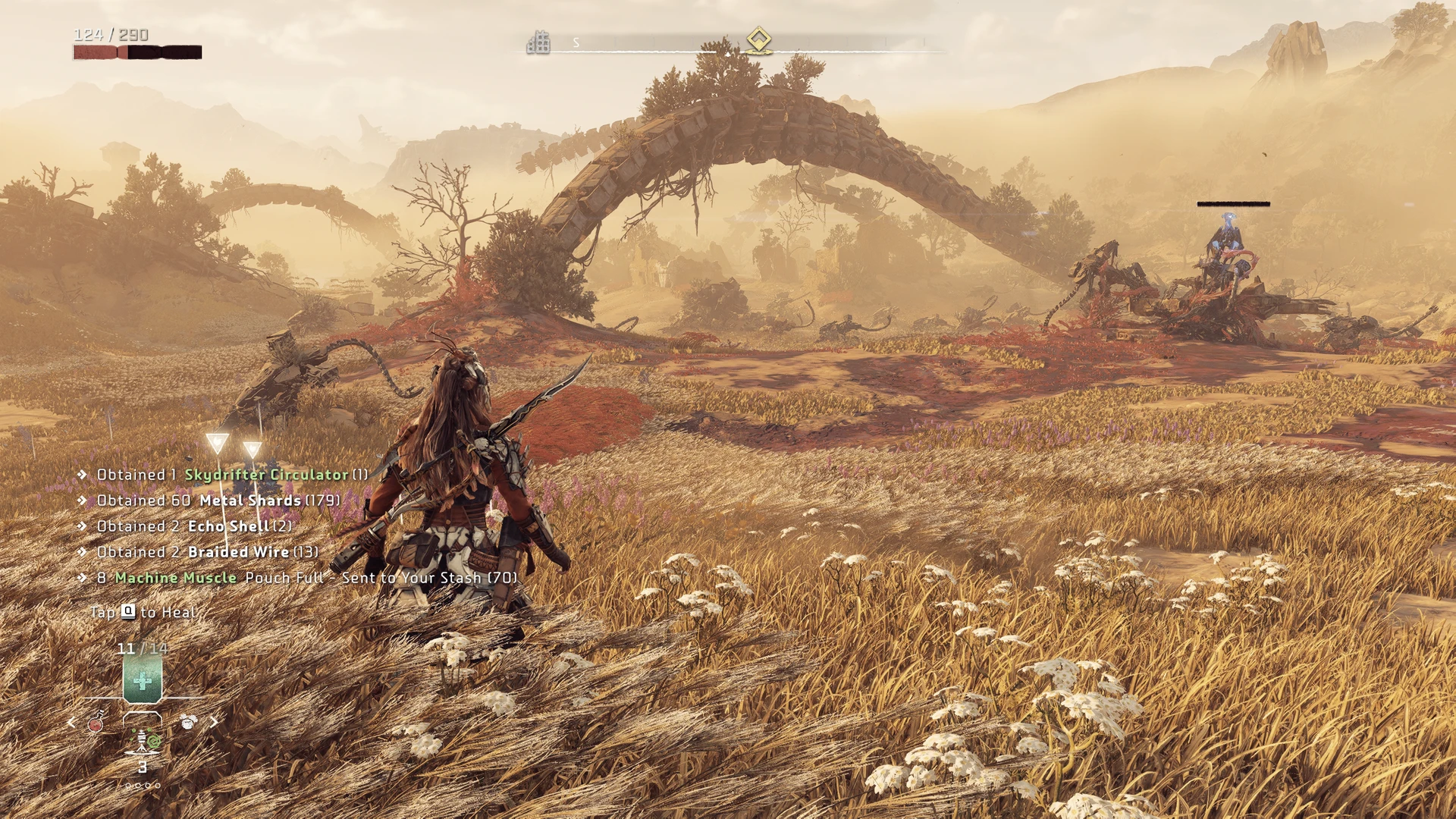Select the white smoke bomb tool
Image resolution: width=1456 pixels, height=819 pixels.
click(x=188, y=721)
